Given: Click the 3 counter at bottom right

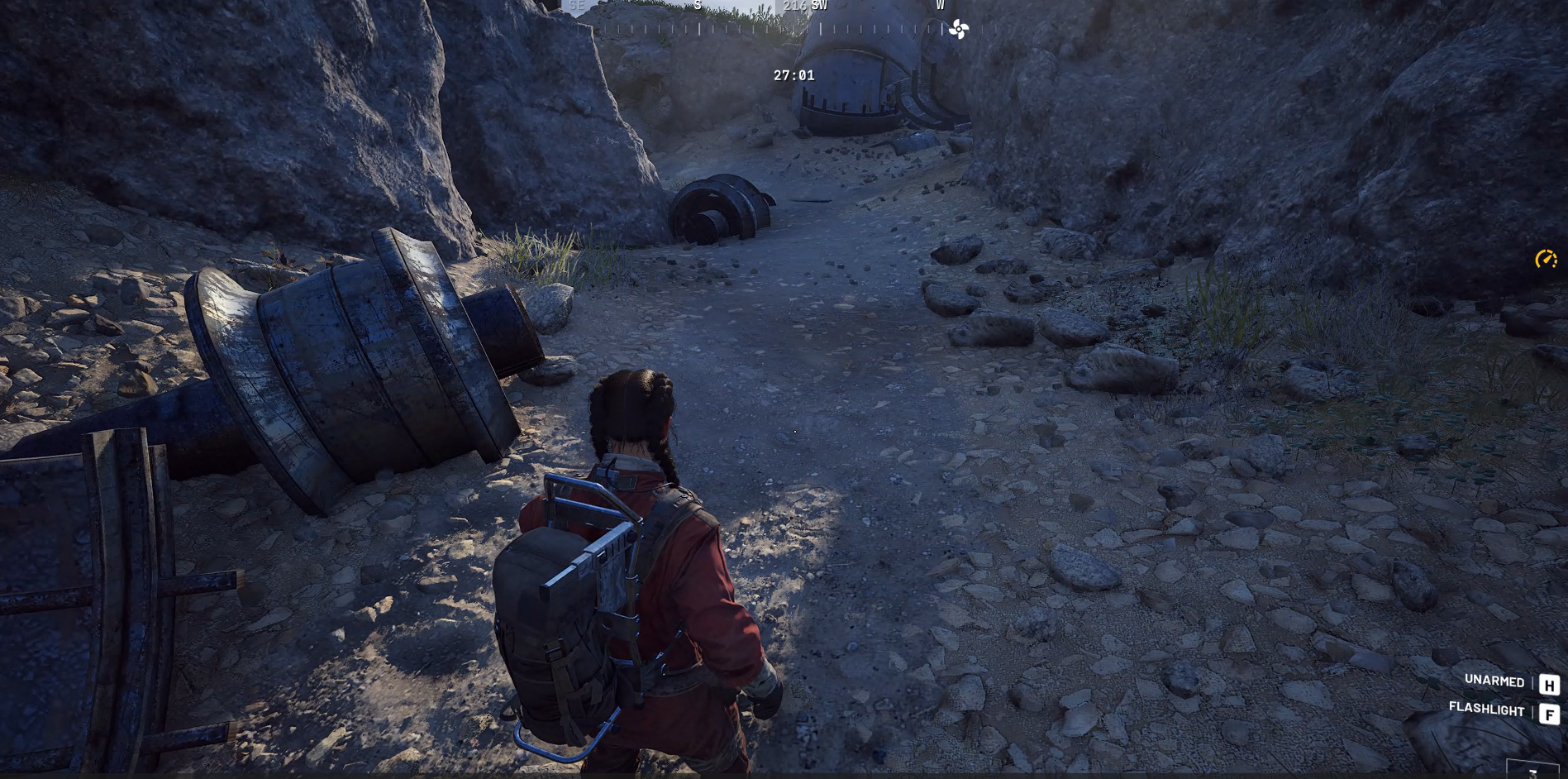Looking at the screenshot, I should click(1533, 776).
